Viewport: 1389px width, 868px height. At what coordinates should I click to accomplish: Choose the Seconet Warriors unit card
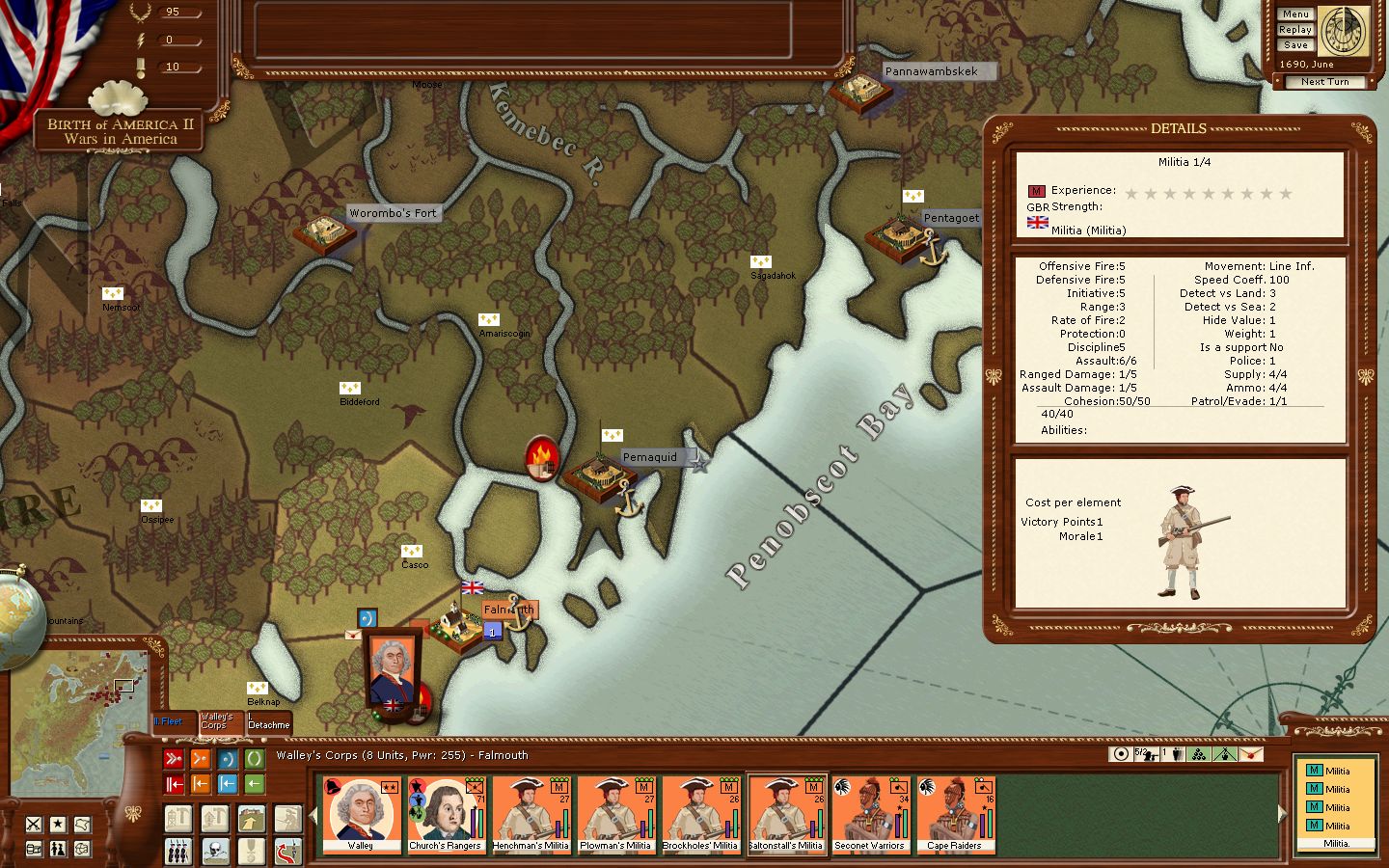click(x=870, y=815)
